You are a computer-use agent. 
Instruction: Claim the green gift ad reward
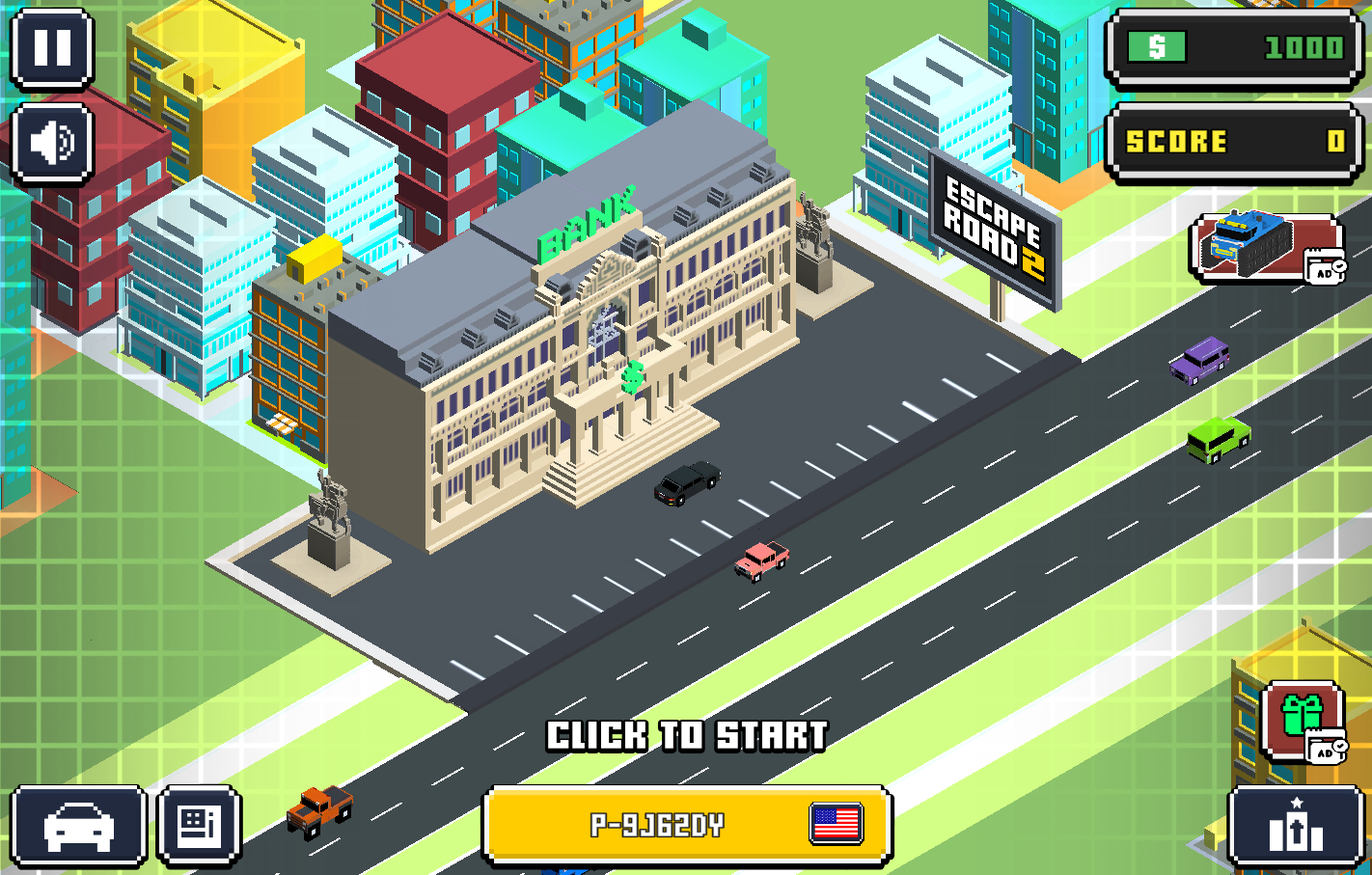(x=1302, y=720)
